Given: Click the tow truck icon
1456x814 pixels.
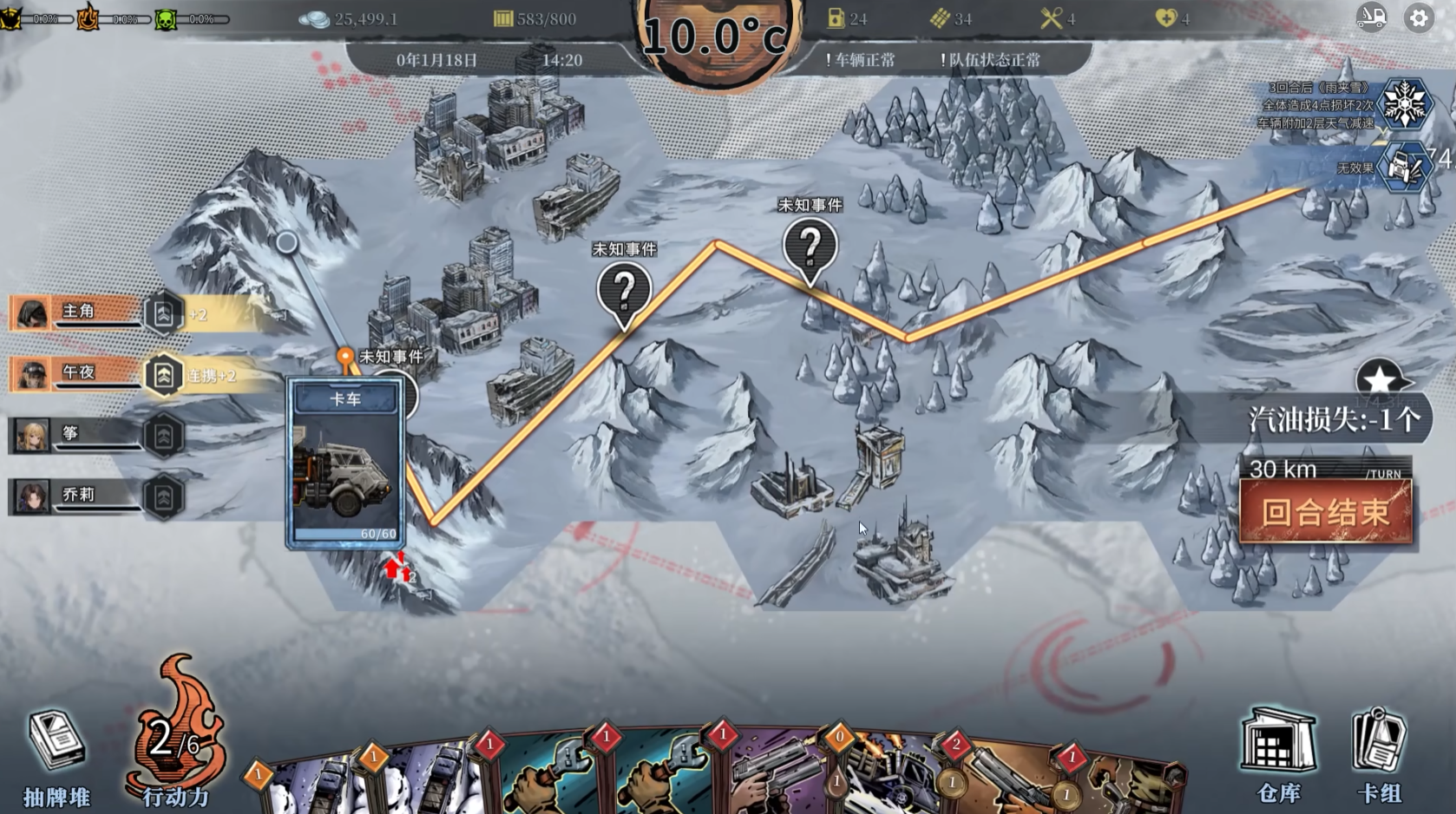Looking at the screenshot, I should [1371, 18].
